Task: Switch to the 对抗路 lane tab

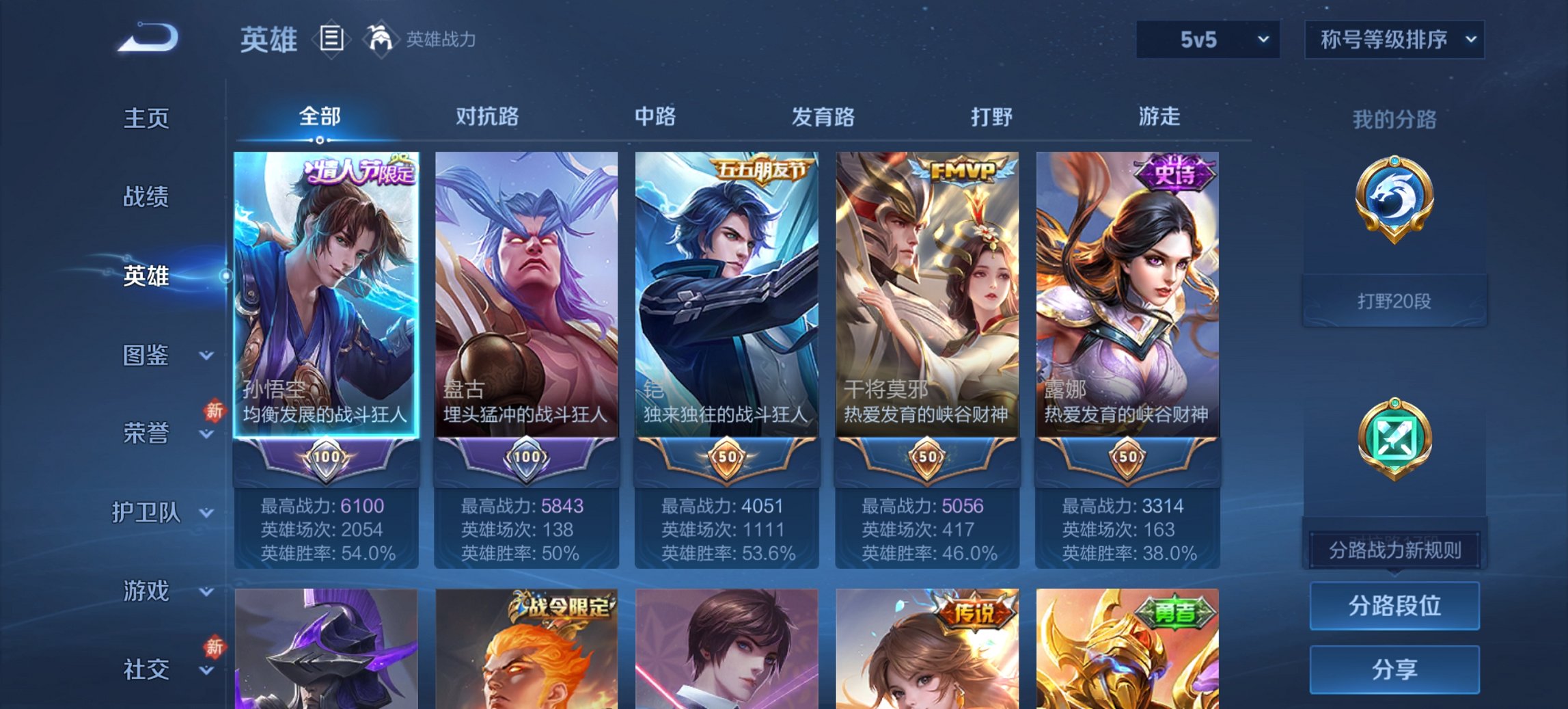Action: click(x=488, y=116)
